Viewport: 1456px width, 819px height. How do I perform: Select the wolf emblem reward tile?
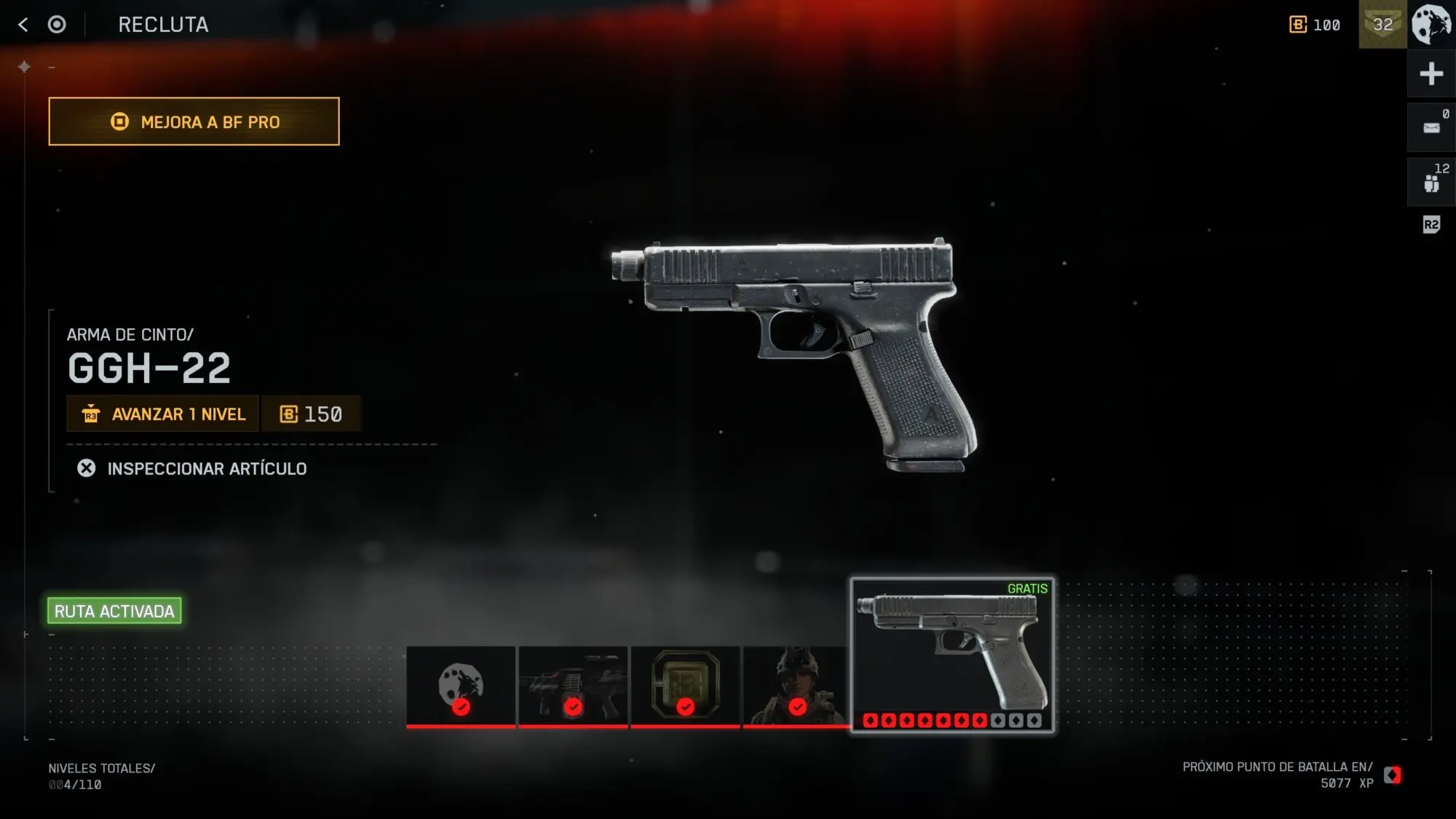coord(461,687)
